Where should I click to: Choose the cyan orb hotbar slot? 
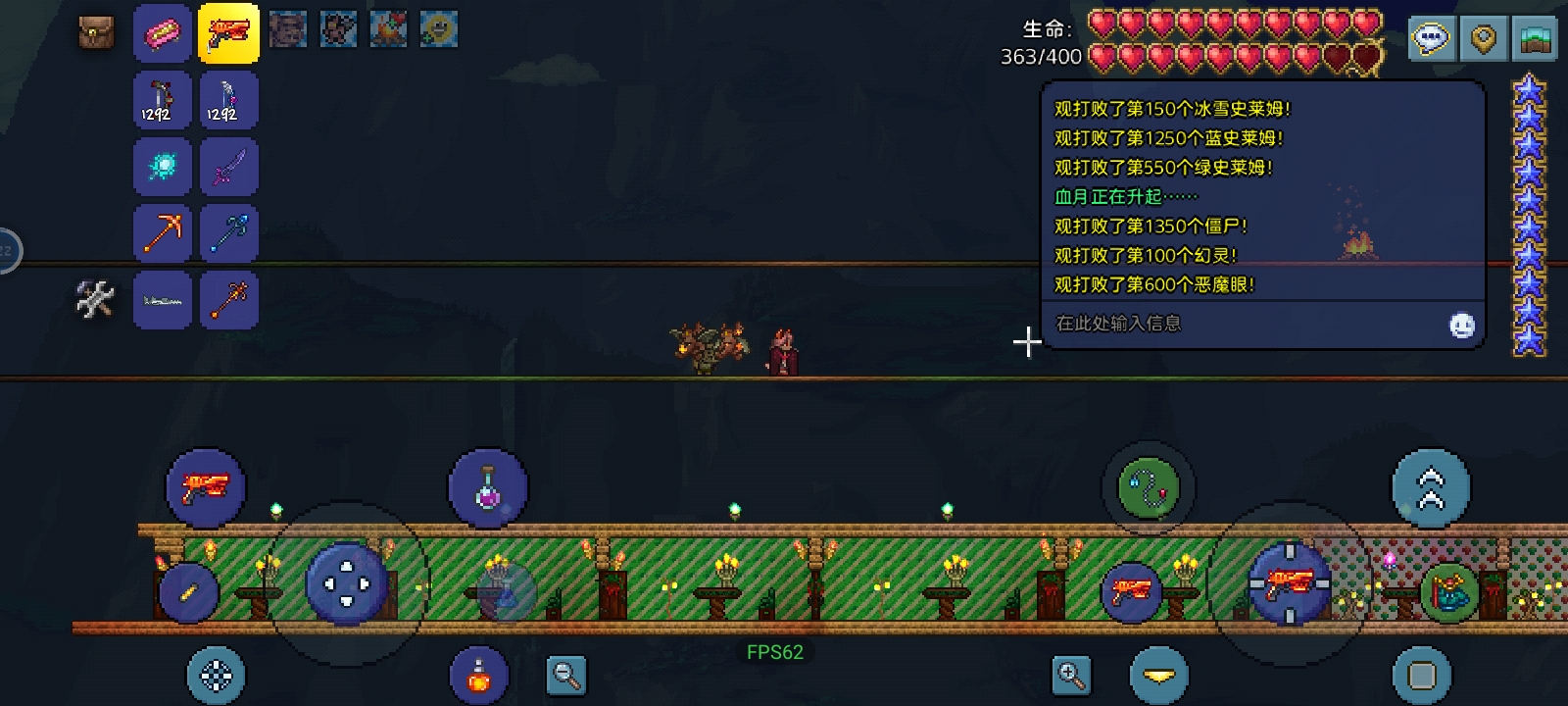pyautogui.click(x=163, y=166)
